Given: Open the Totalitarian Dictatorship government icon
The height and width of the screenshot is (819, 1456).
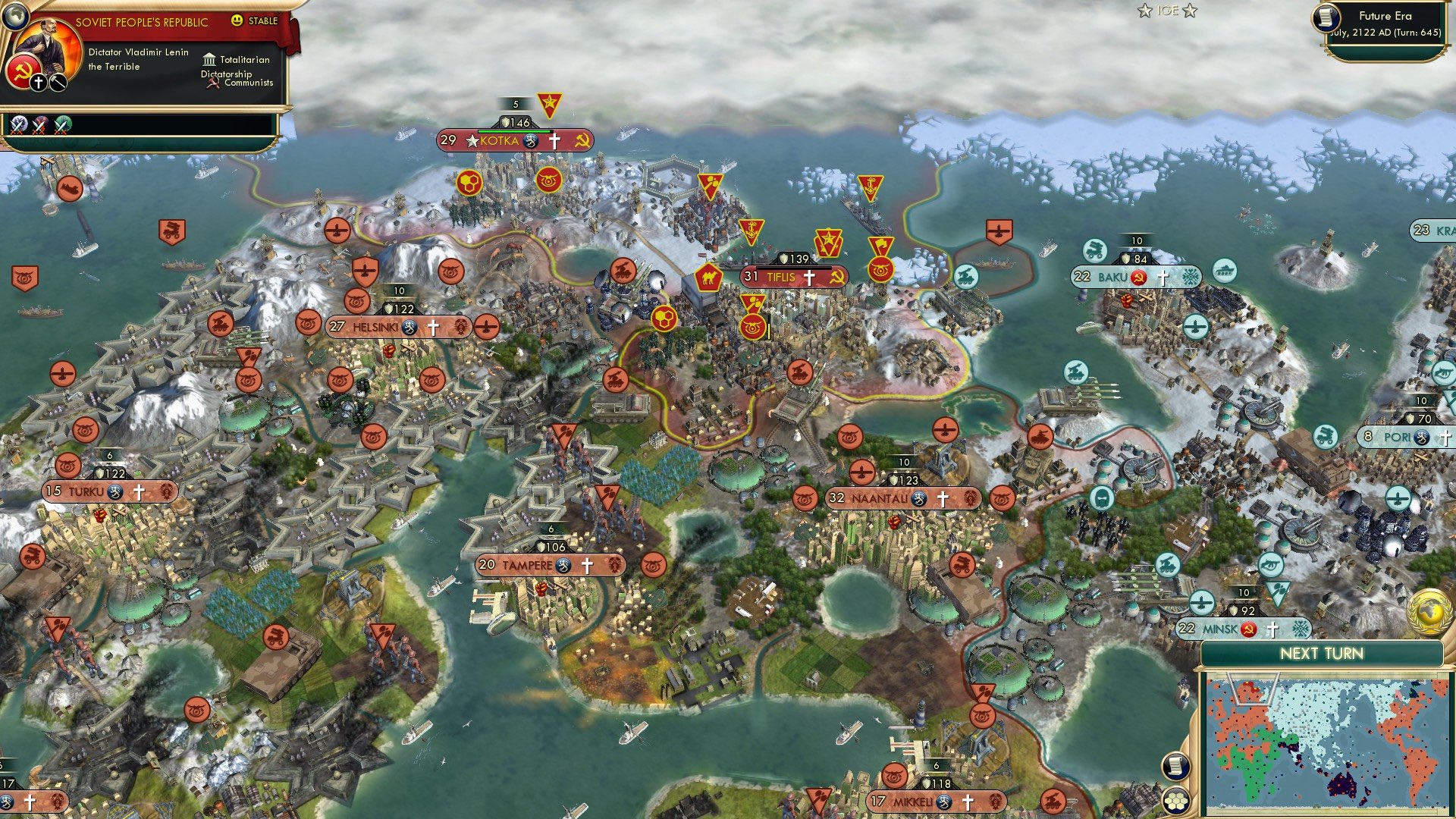Looking at the screenshot, I should click(x=208, y=59).
